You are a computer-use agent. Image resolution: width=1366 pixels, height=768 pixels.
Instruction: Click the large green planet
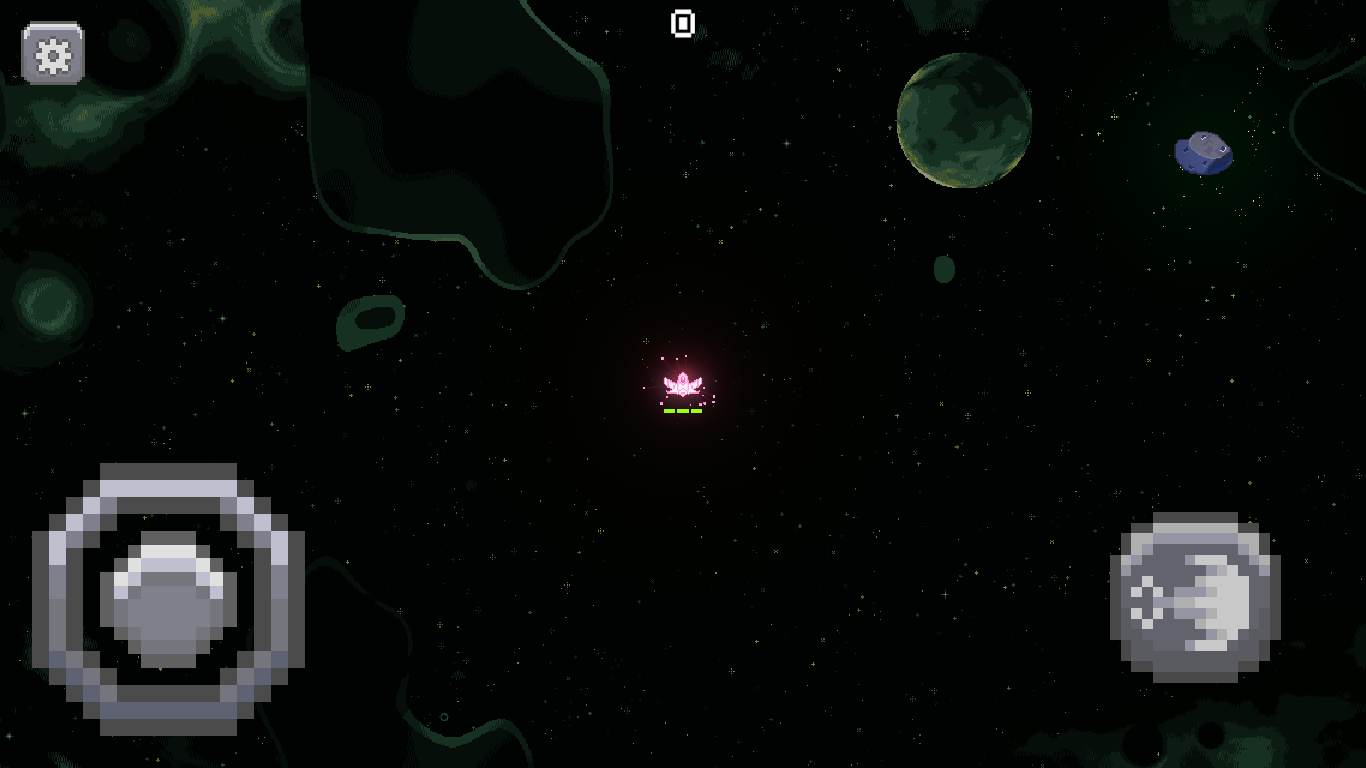click(x=963, y=123)
